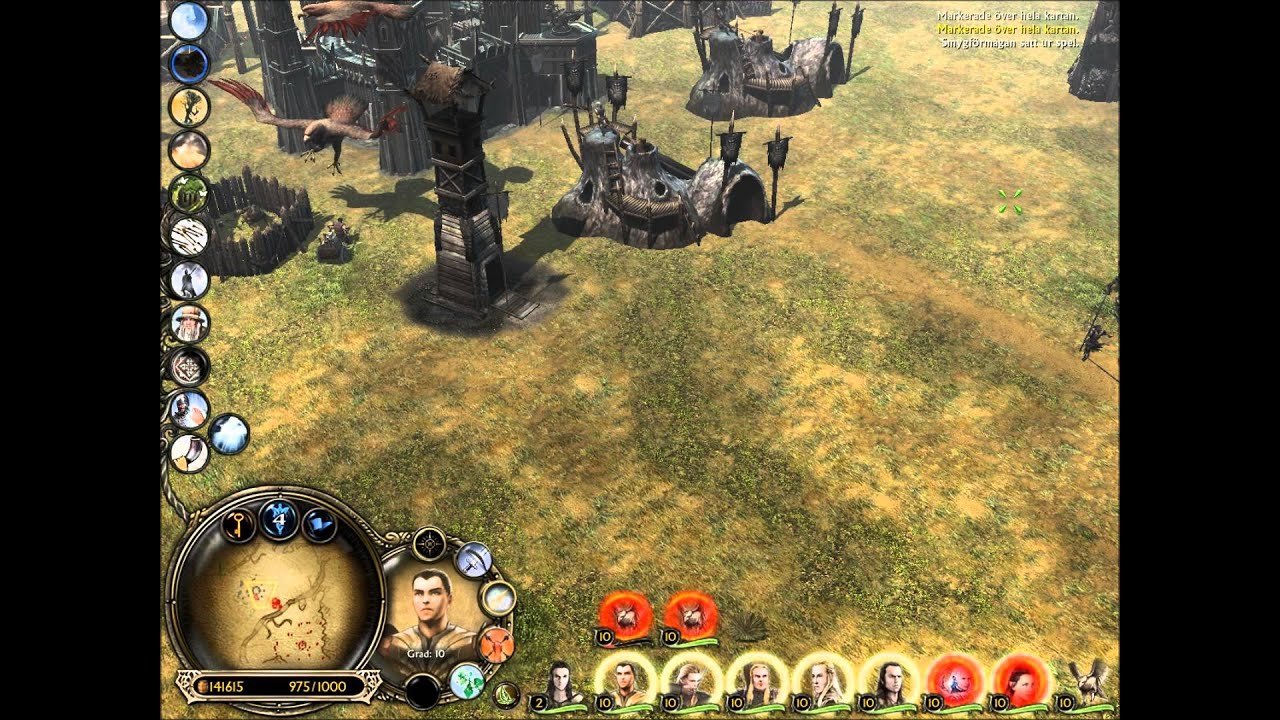This screenshot has width=1280, height=720.
Task: Summon the bearded man in hat power
Action: 188,323
